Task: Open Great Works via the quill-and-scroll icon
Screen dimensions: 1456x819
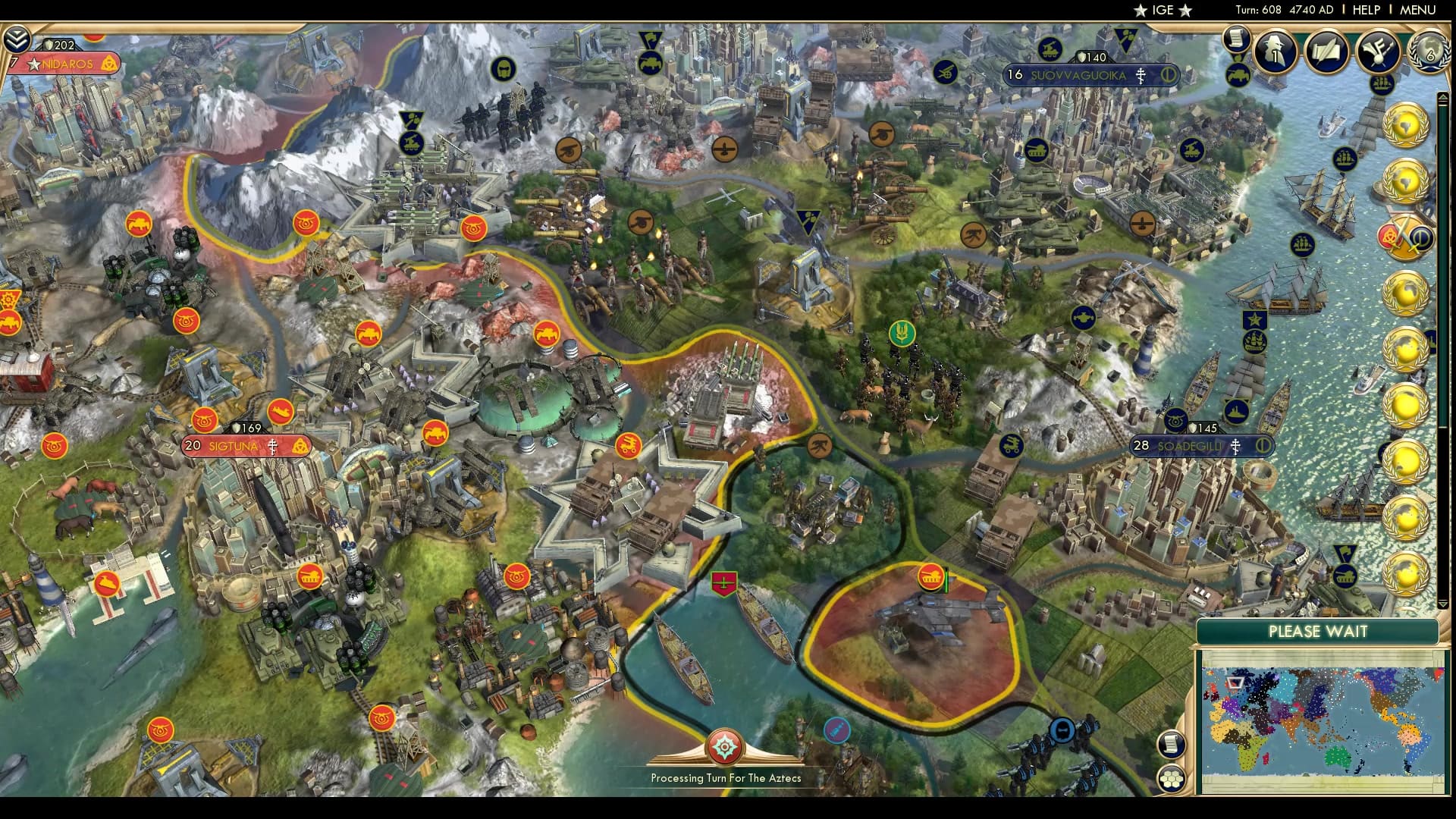Action: [1326, 52]
